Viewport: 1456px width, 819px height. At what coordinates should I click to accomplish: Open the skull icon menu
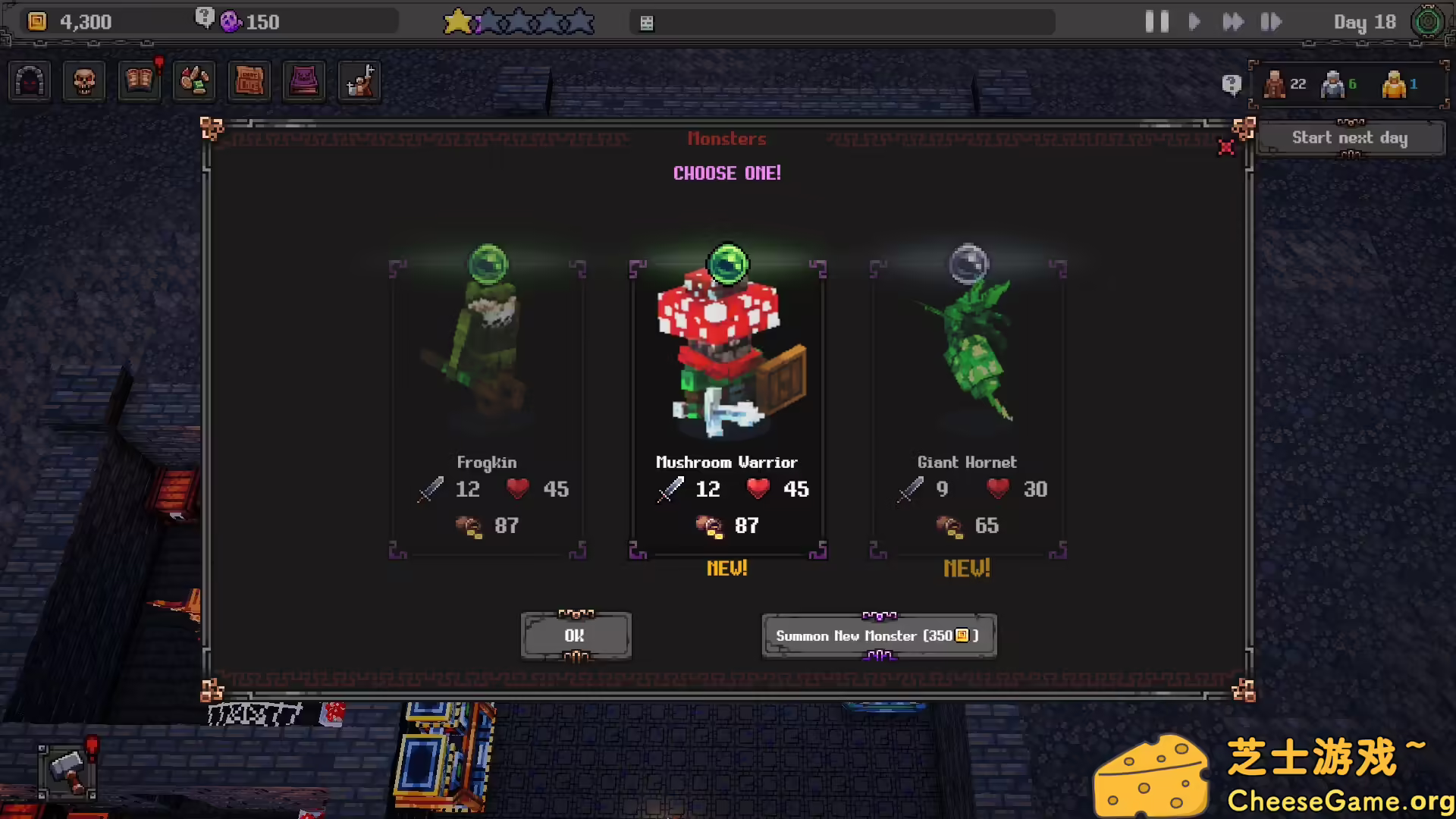[84, 81]
